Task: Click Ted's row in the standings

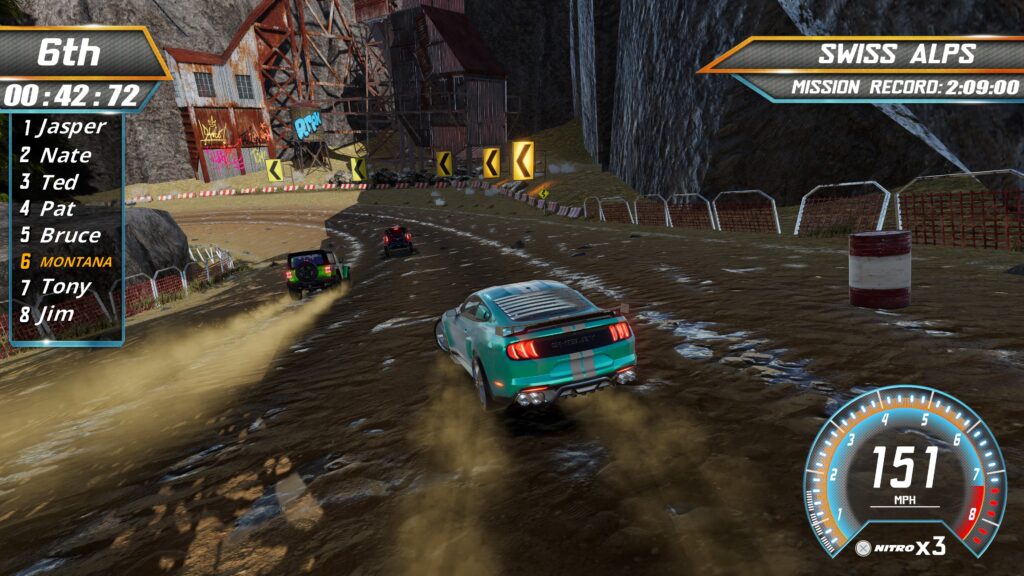Action: [60, 182]
